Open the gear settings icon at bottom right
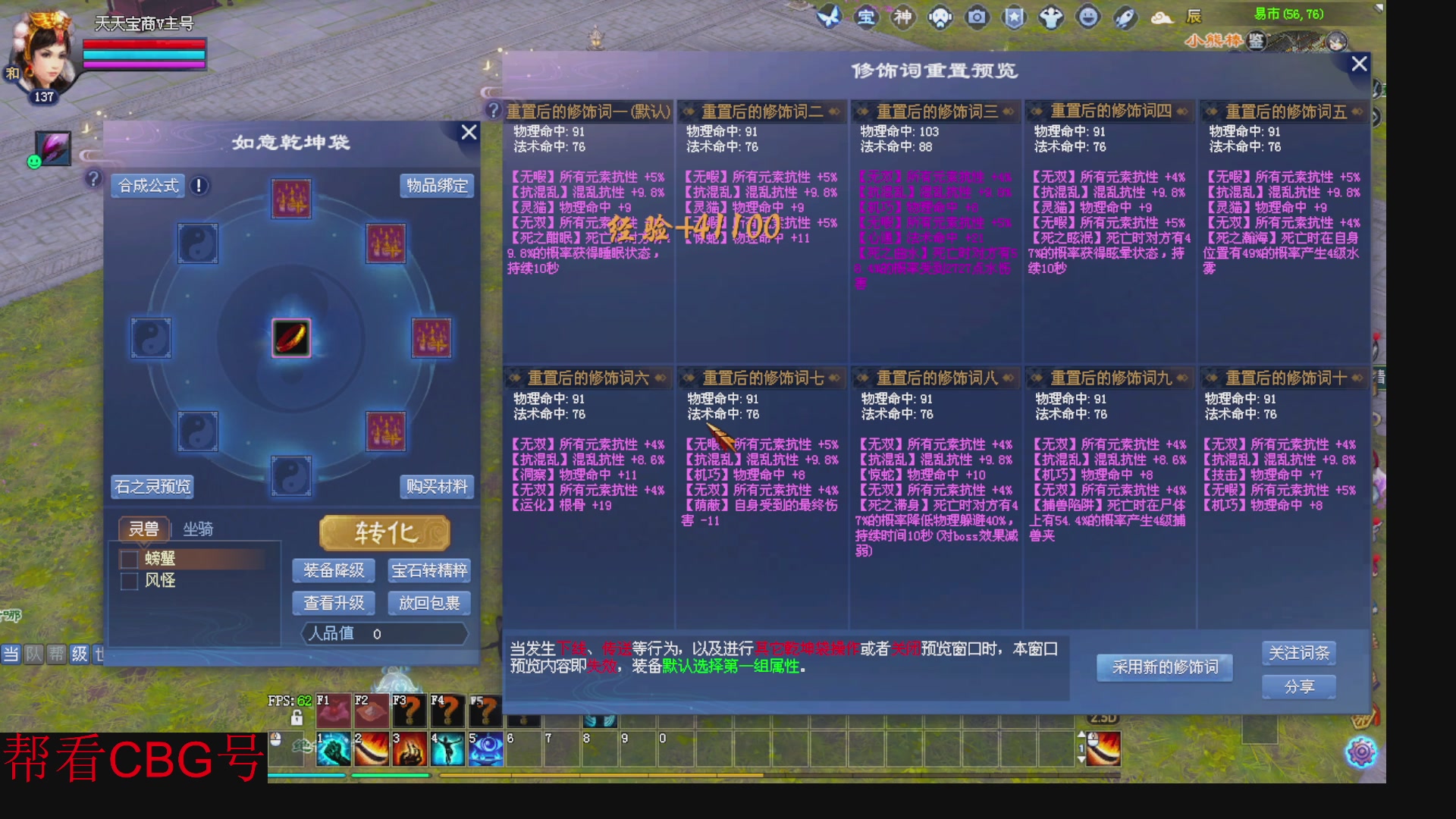Image resolution: width=1456 pixels, height=819 pixels. click(1361, 751)
